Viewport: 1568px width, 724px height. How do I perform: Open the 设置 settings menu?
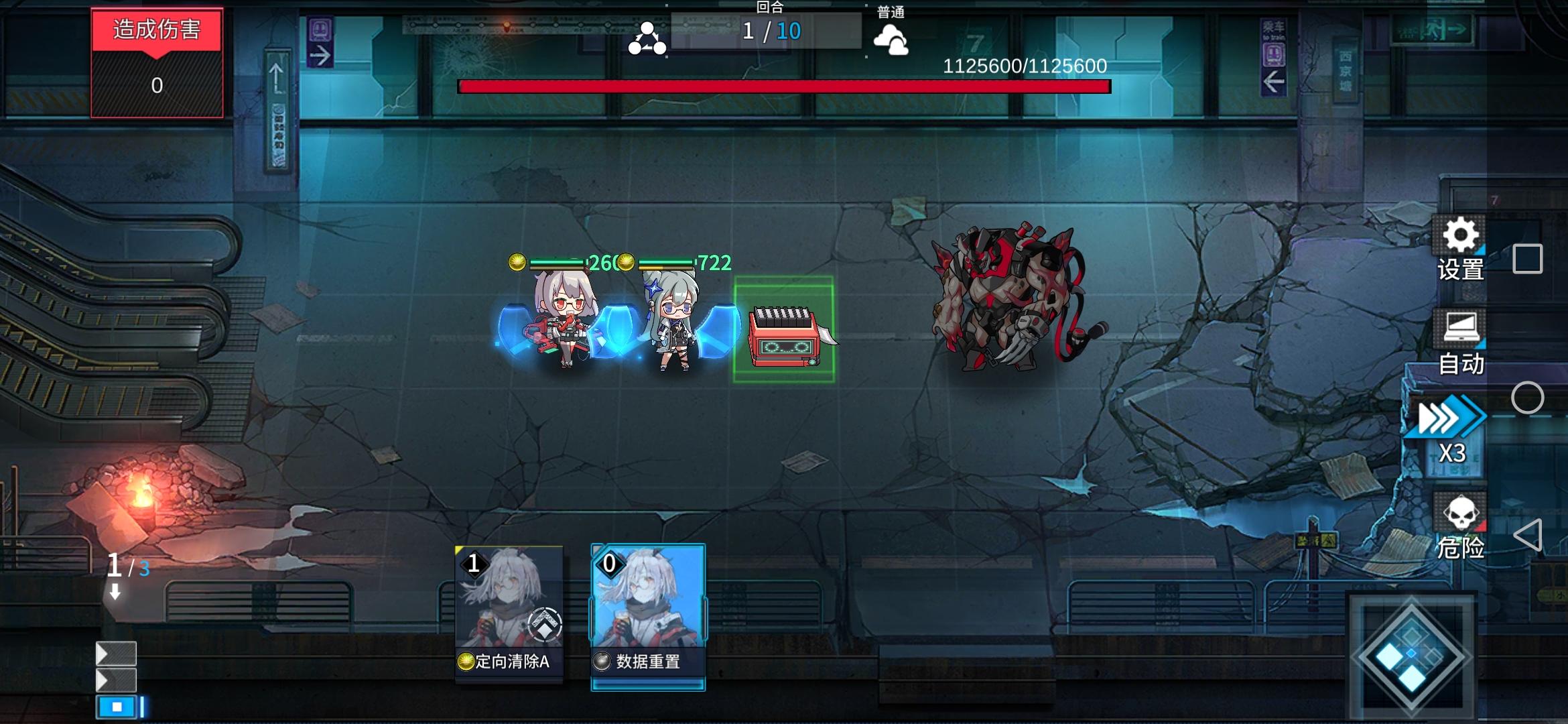coord(1461,249)
